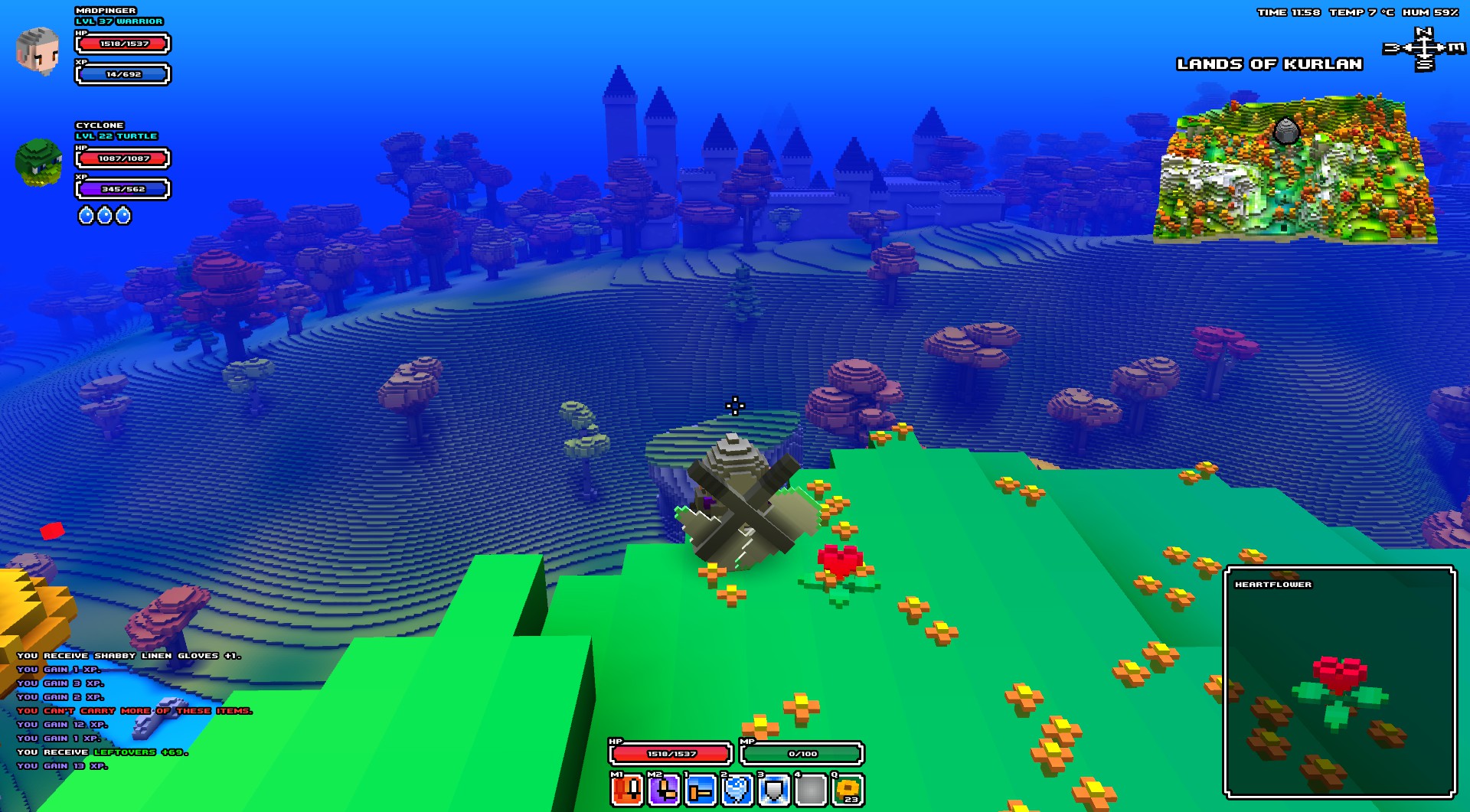Viewport: 1470px width, 812px height.
Task: Open the world map from the terrain minimap
Action: pos(1294,172)
